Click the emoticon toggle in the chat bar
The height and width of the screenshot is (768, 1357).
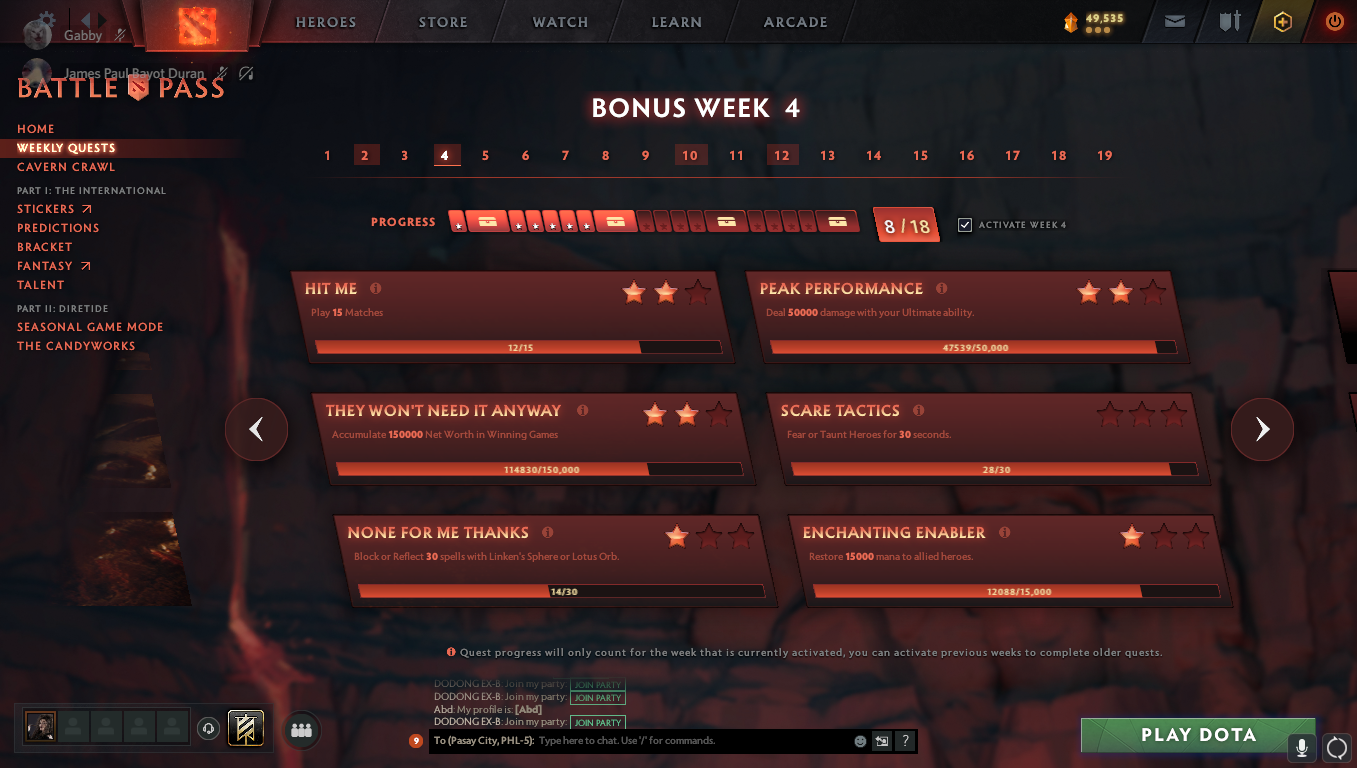[859, 741]
